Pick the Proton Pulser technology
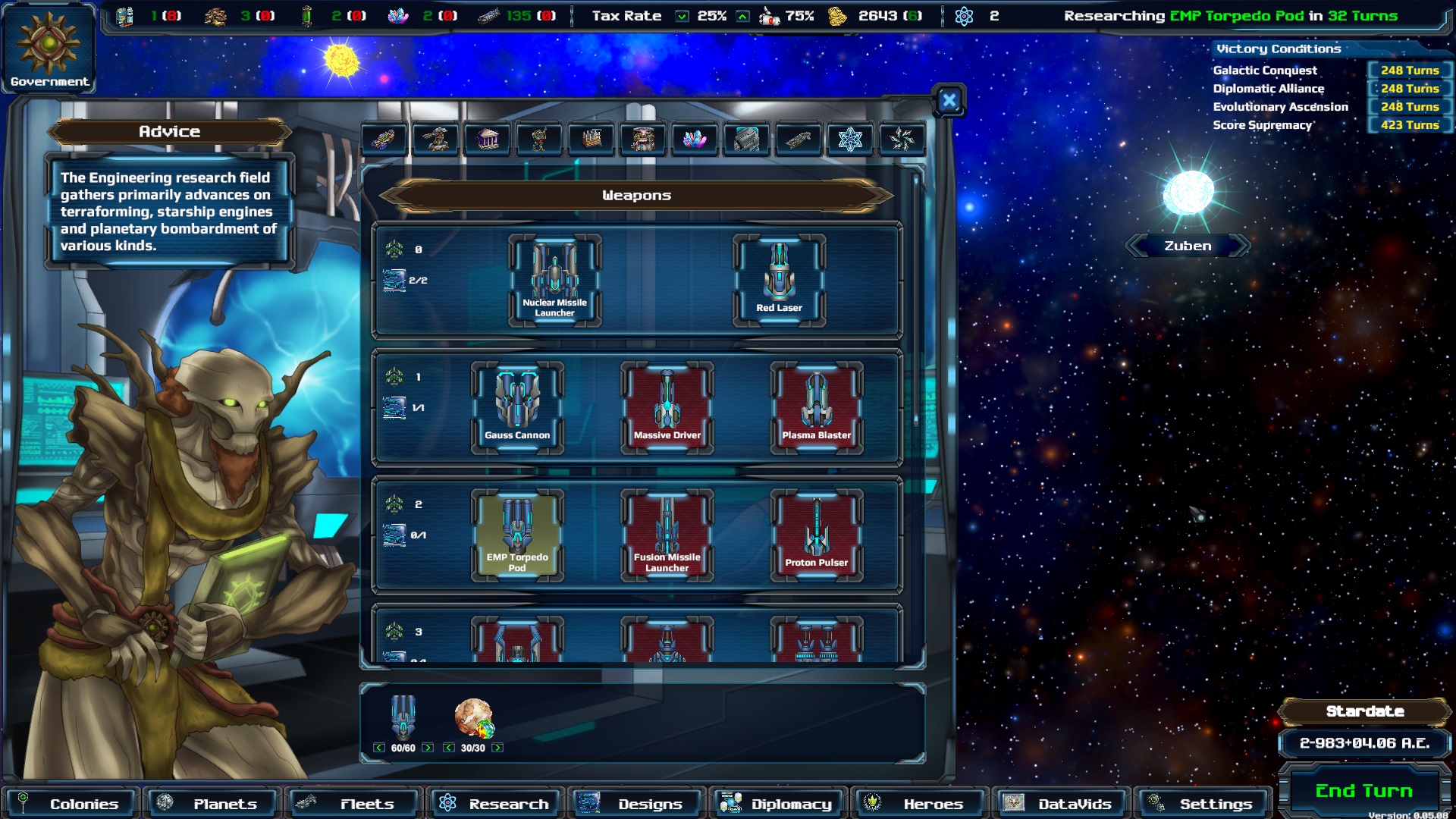The height and width of the screenshot is (819, 1456). [x=816, y=535]
